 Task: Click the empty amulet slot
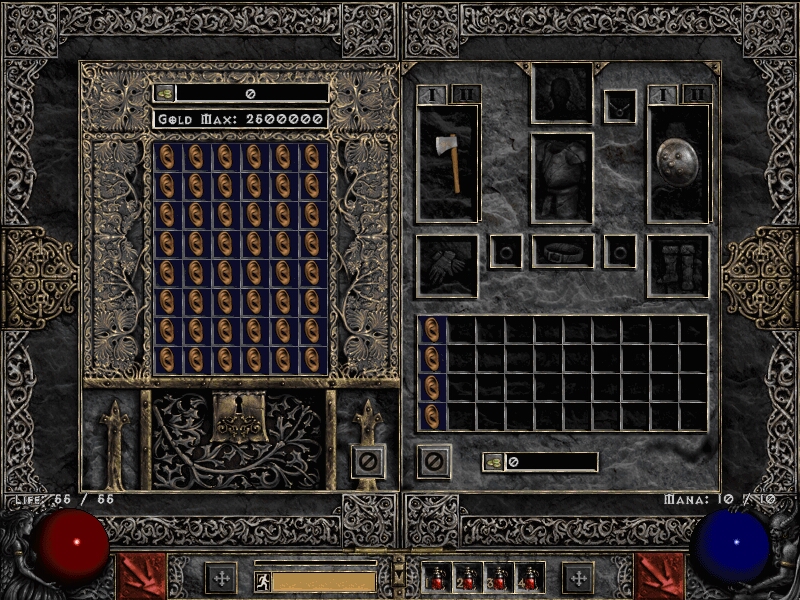click(x=619, y=106)
